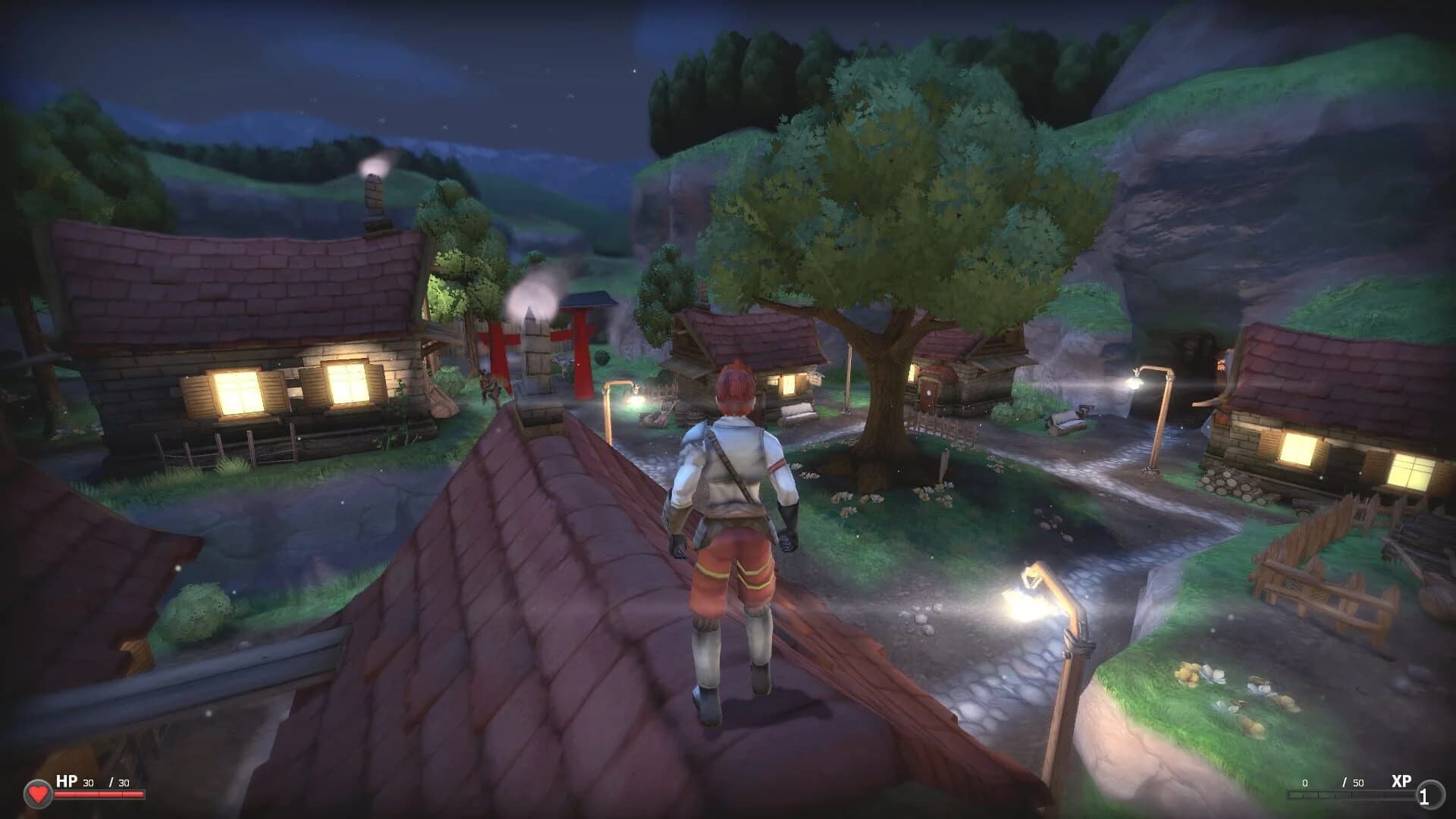The image size is (1456, 819).
Task: Click the HP label in the bottom-left HUD
Action: (x=67, y=779)
